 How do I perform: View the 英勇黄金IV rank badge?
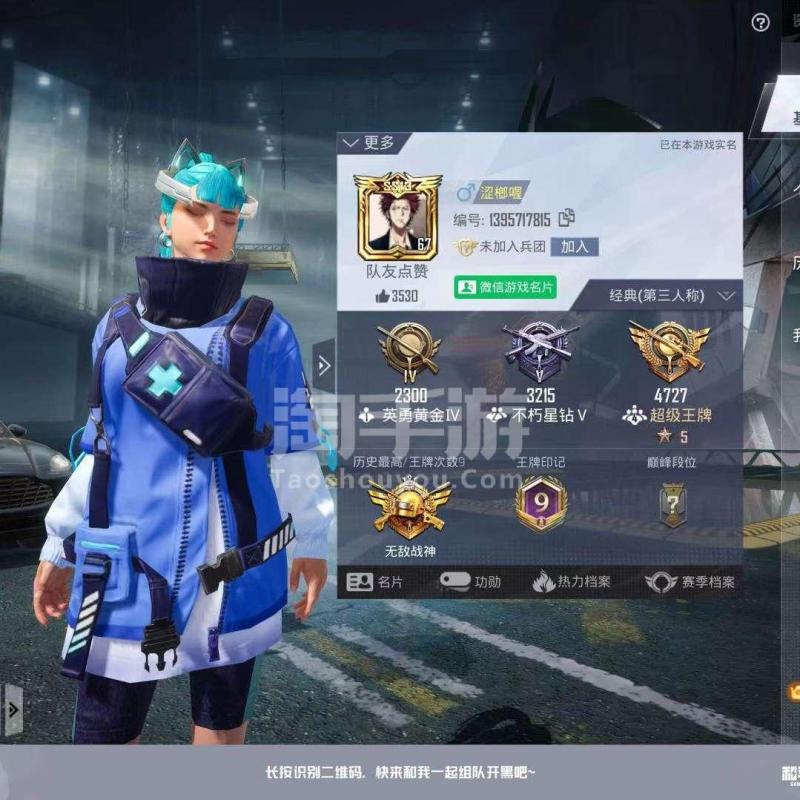pos(409,346)
